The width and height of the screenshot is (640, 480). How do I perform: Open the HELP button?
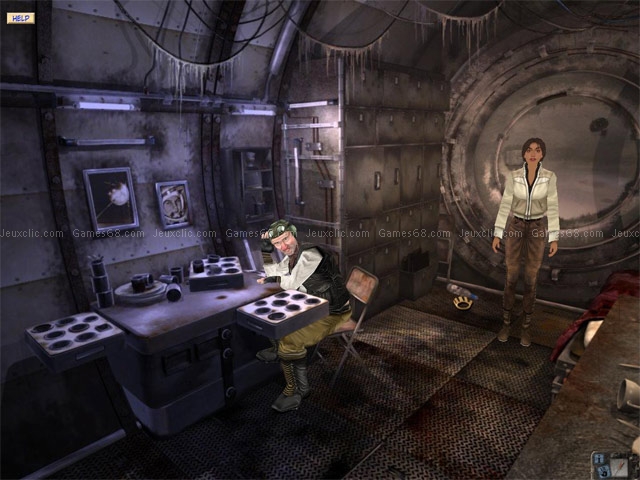click(x=20, y=18)
